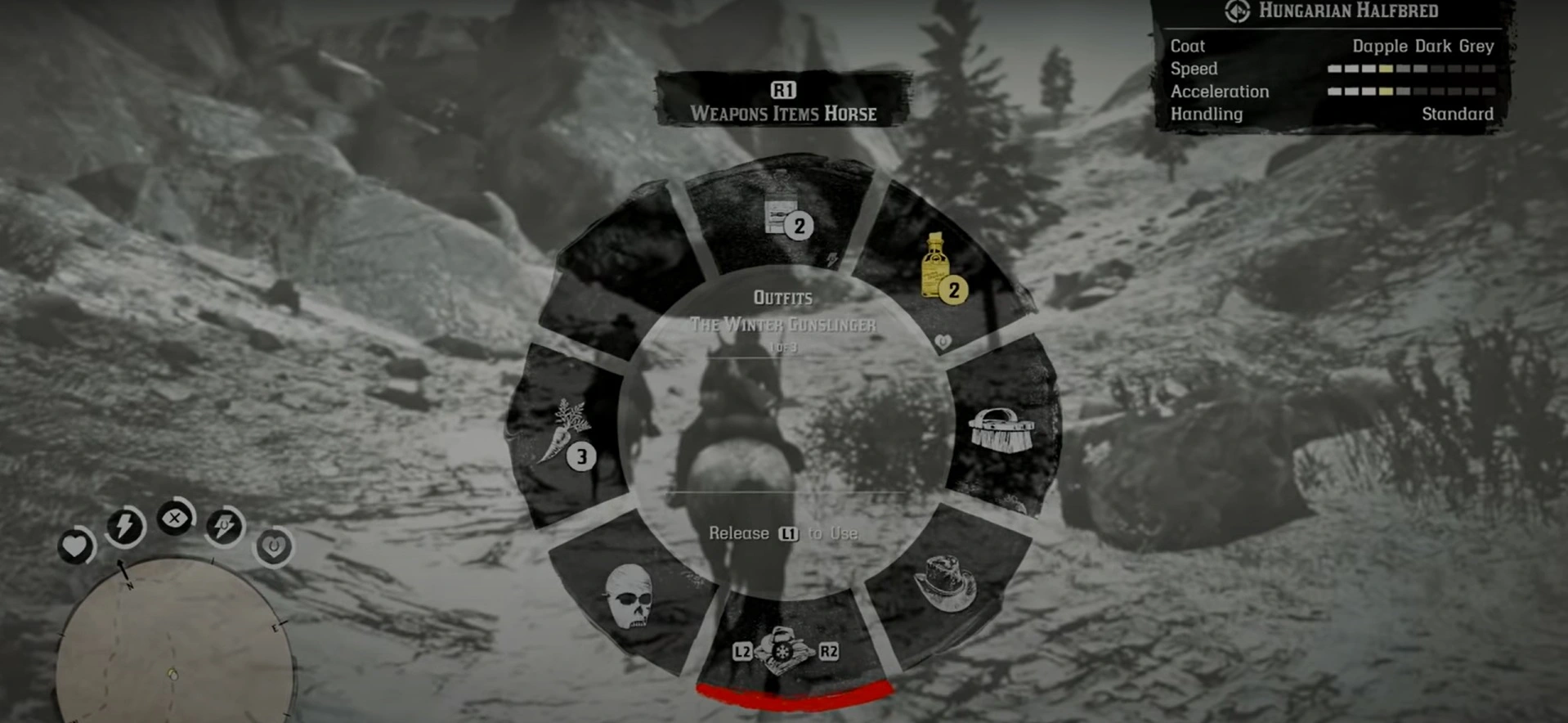Image resolution: width=1568 pixels, height=723 pixels.
Task: Click R2 to cycle to next outfit
Action: 827,653
